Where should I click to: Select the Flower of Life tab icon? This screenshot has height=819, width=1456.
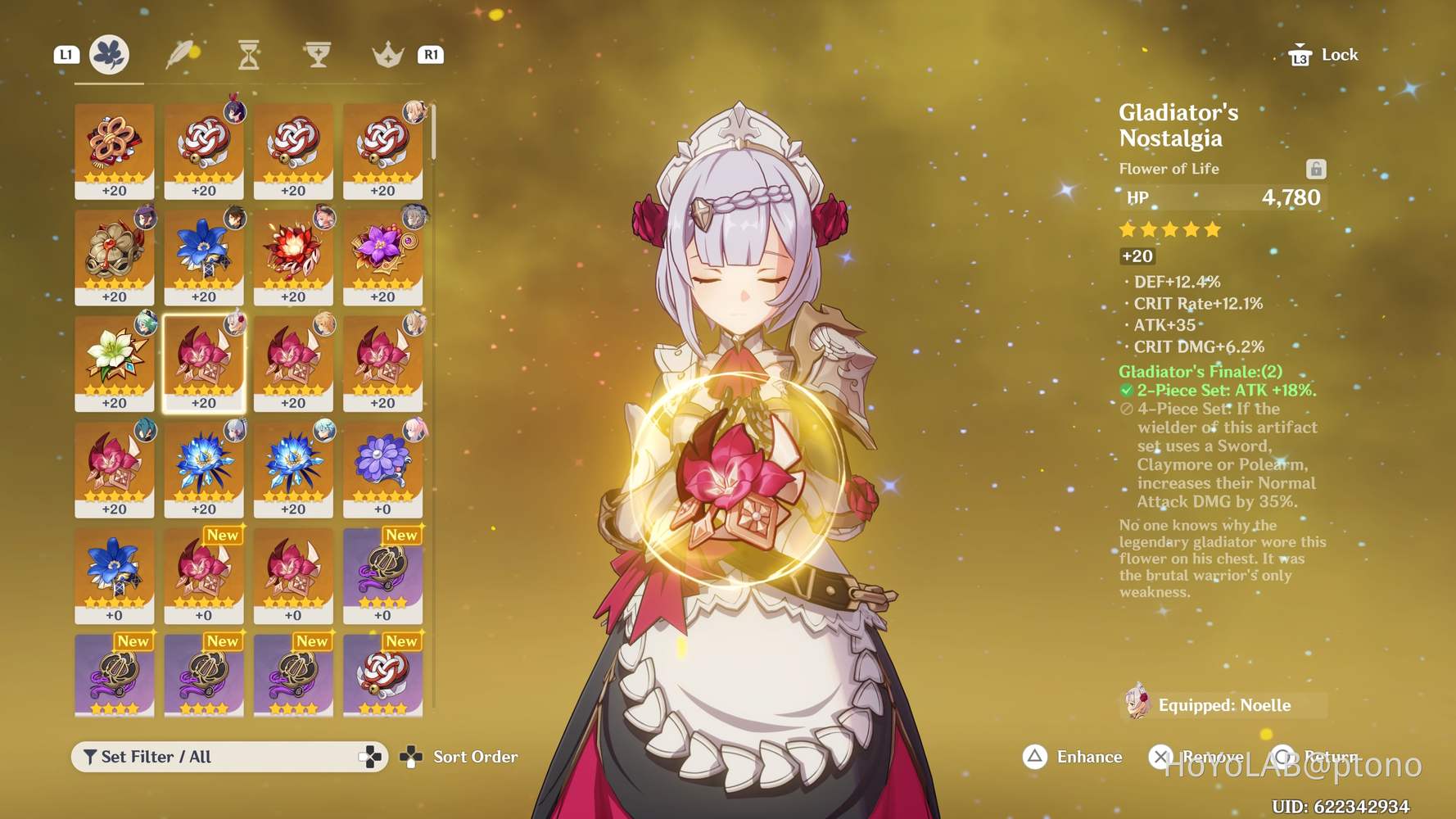(111, 54)
